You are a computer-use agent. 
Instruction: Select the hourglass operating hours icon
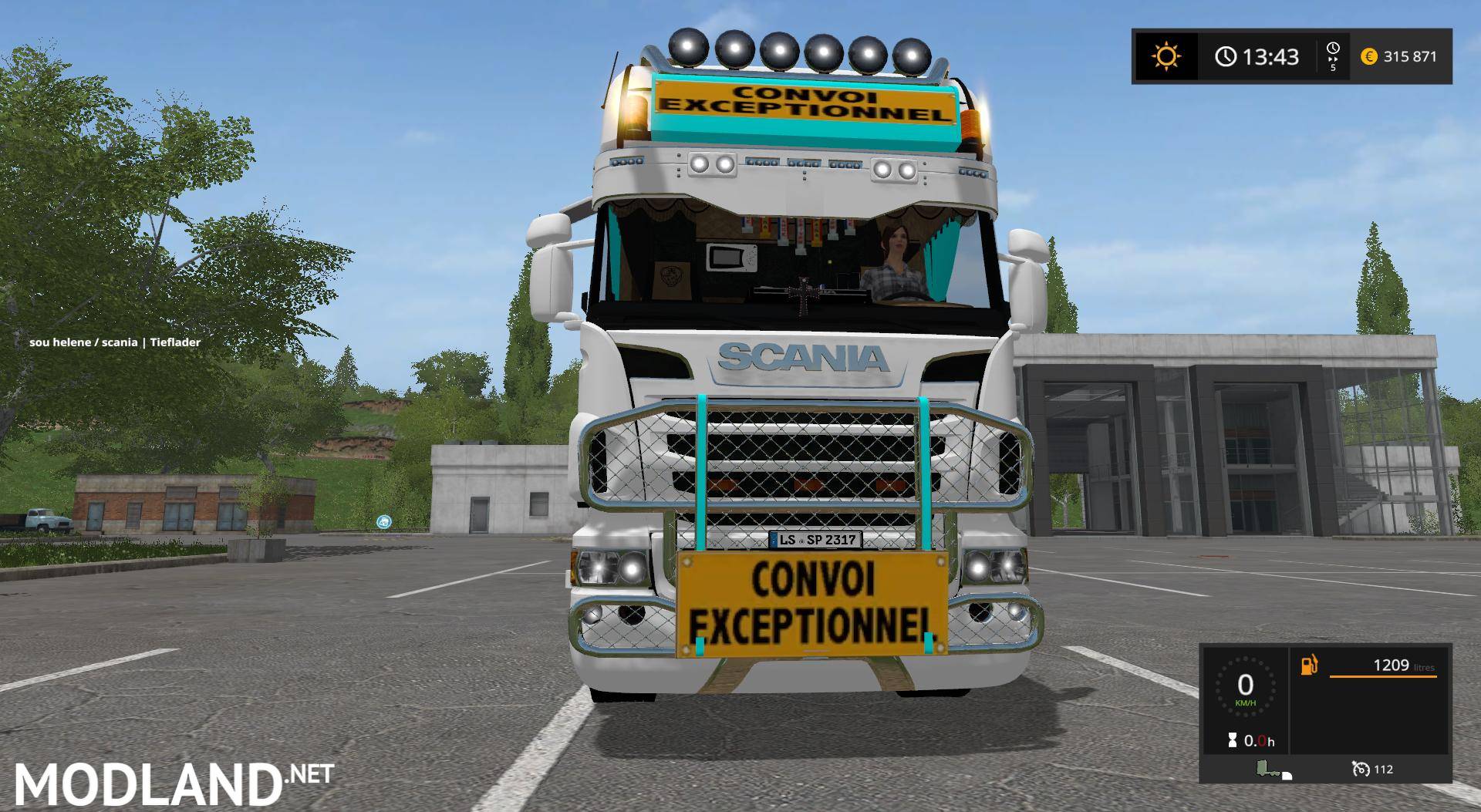pos(1233,740)
